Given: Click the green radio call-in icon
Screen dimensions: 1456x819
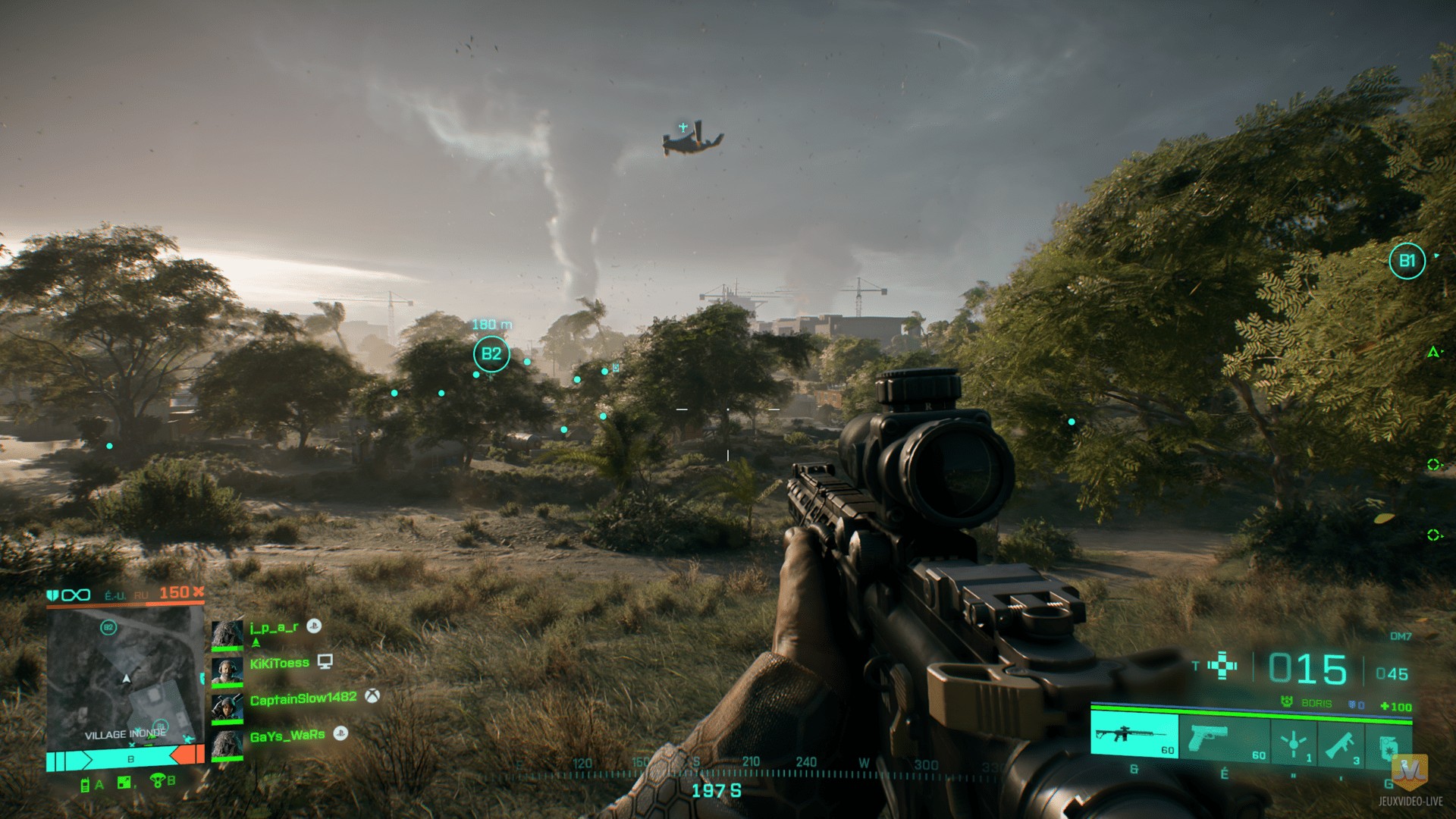Looking at the screenshot, I should tap(85, 785).
